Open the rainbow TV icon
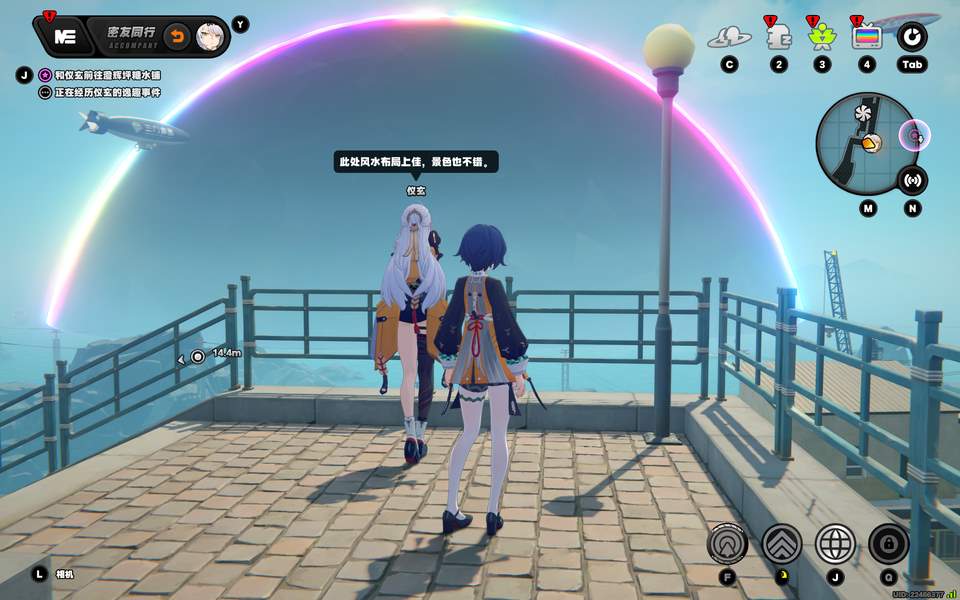 click(866, 37)
